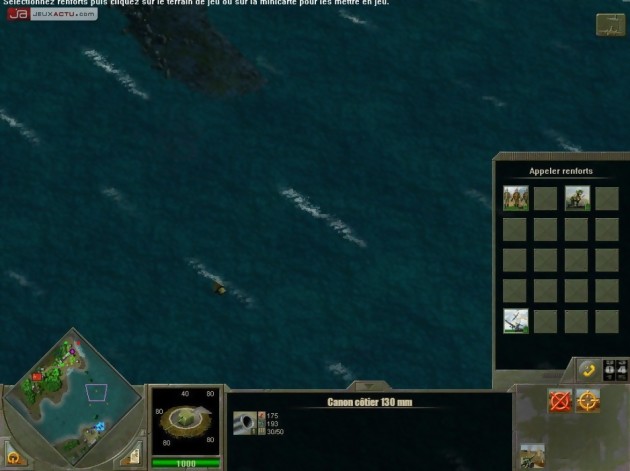Activate the red crossed-out circle command
Screen dimensions: 630x471
pyautogui.click(x=559, y=401)
